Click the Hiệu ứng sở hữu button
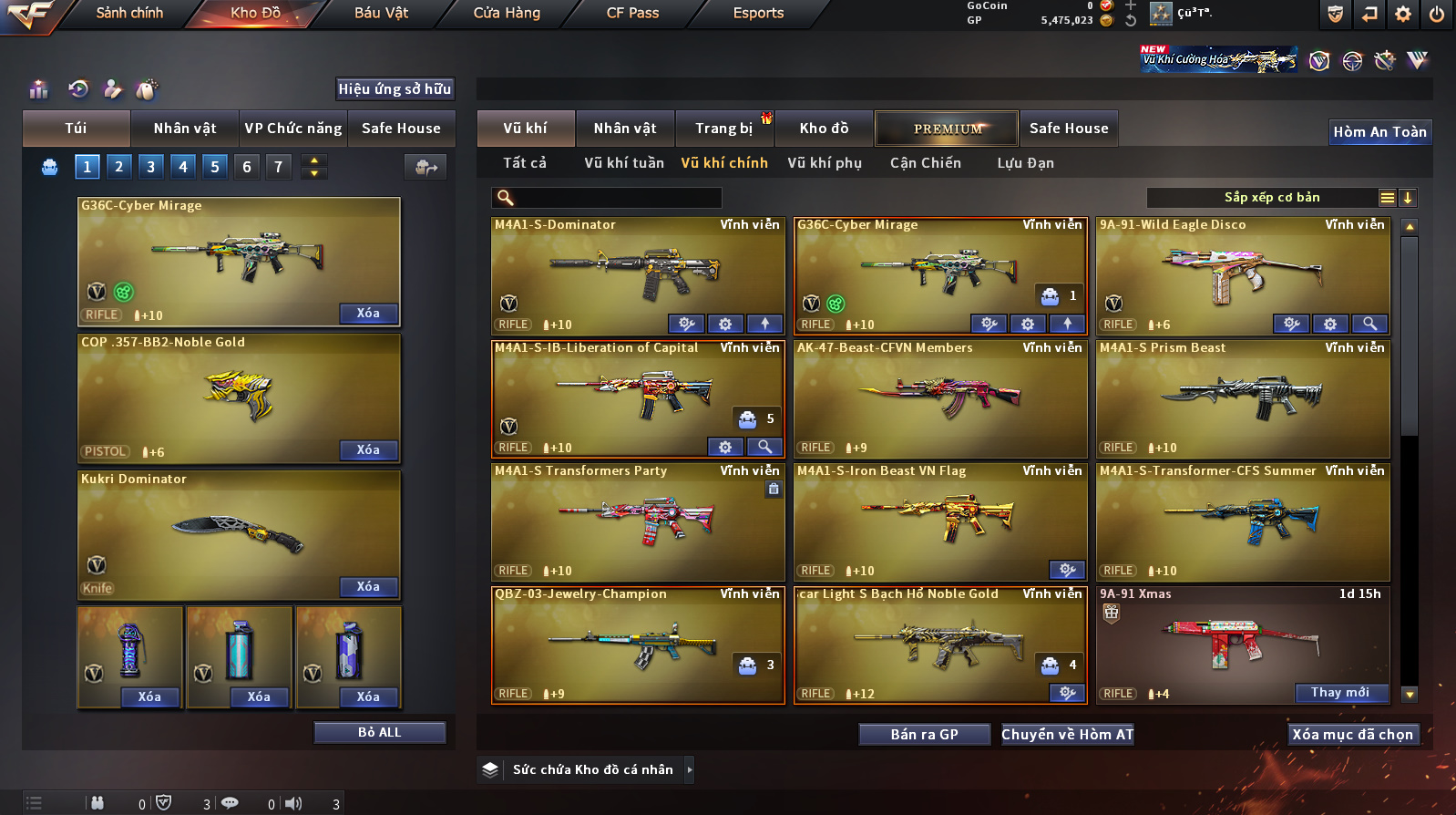 point(395,89)
